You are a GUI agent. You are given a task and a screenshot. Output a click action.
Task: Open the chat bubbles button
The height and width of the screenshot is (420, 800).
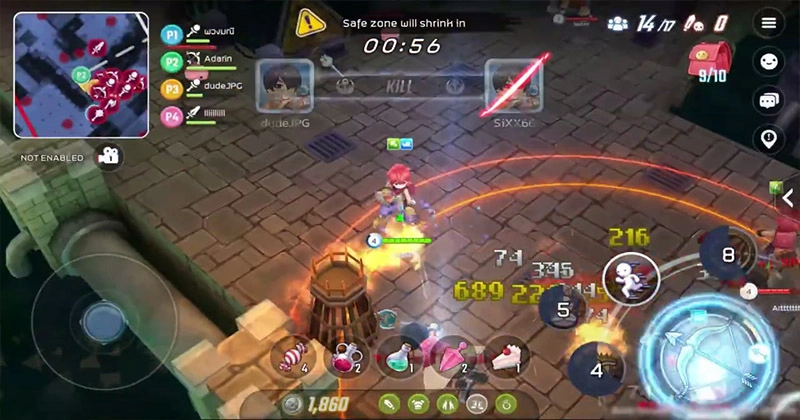pyautogui.click(x=768, y=100)
